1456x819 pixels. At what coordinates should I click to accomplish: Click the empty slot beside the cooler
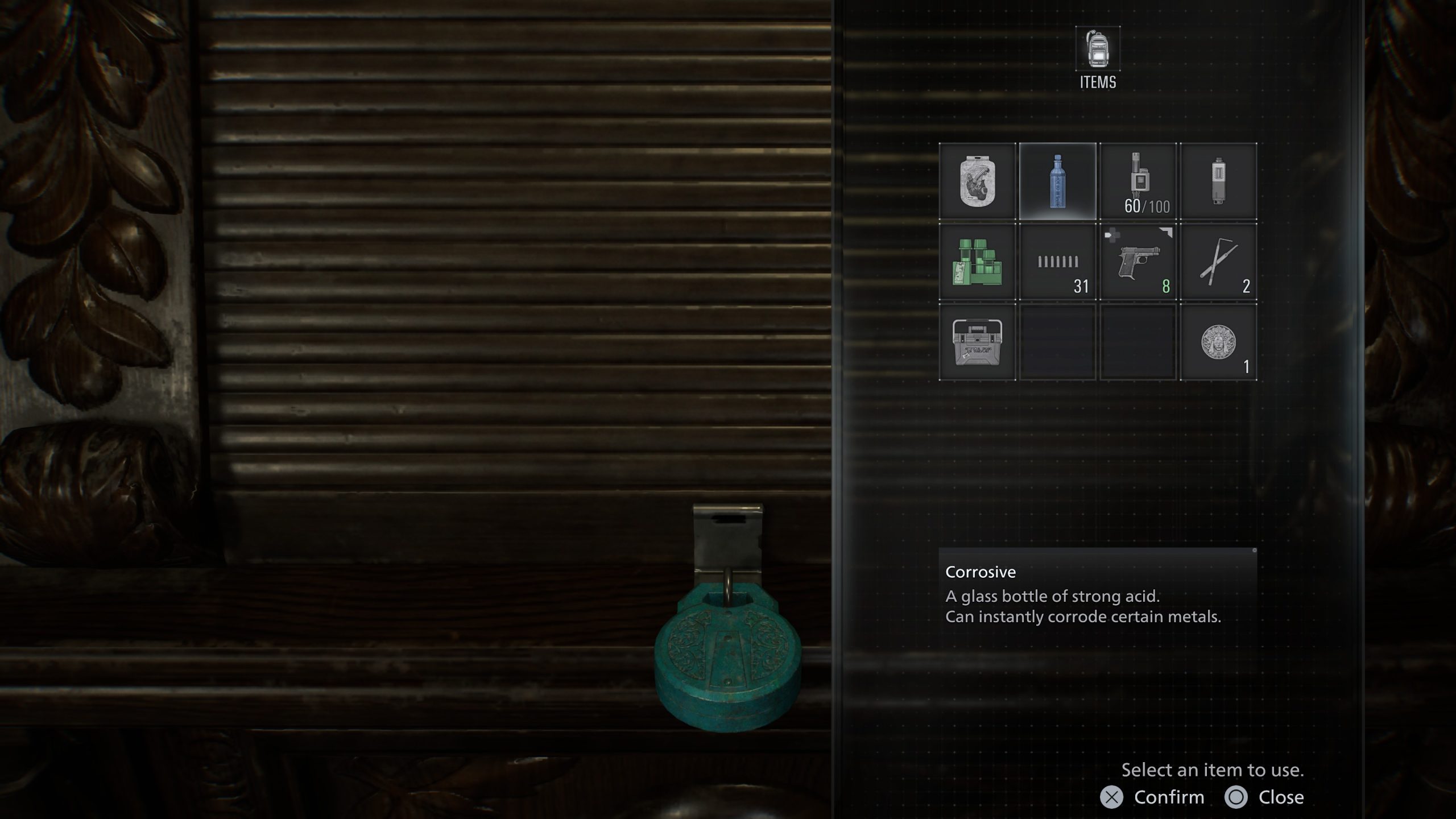pyautogui.click(x=1058, y=341)
